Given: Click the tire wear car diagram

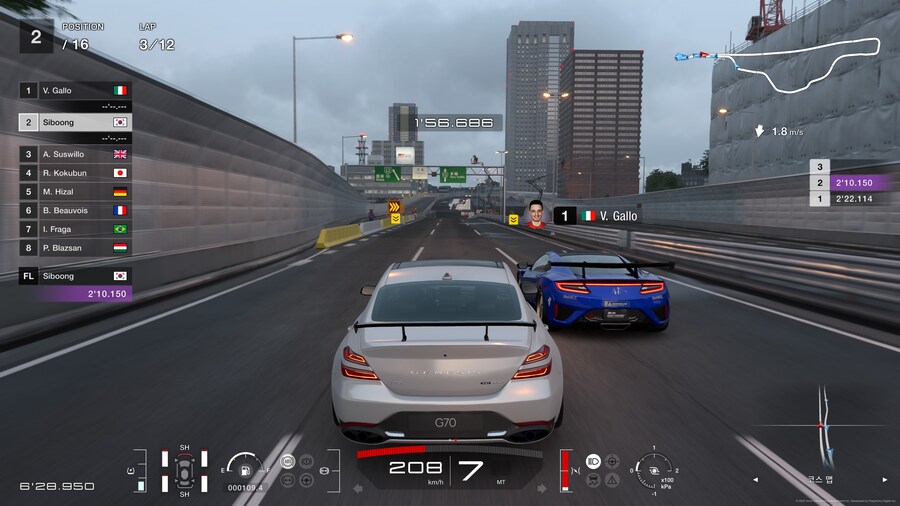Looking at the screenshot, I should (x=184, y=470).
